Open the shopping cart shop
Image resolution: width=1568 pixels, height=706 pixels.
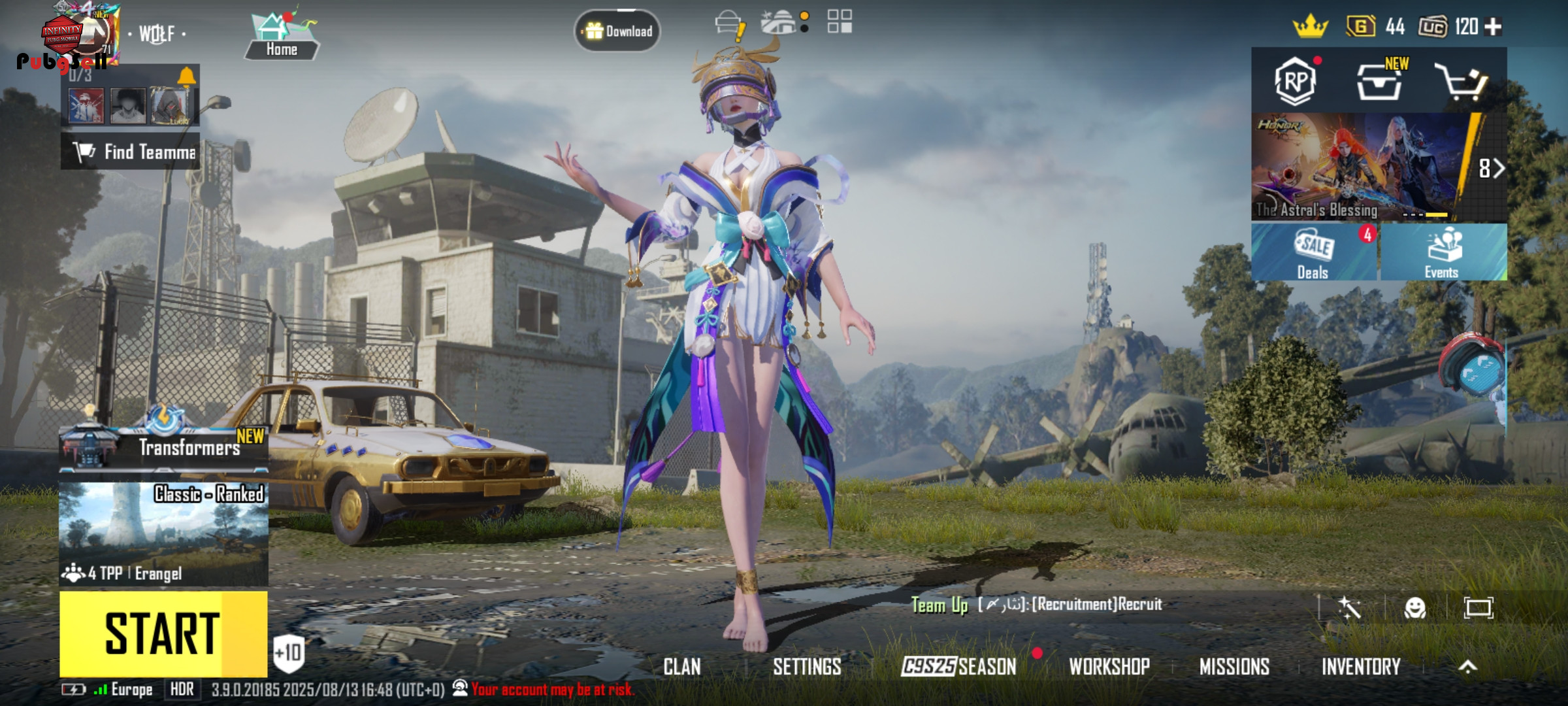pos(1461,82)
